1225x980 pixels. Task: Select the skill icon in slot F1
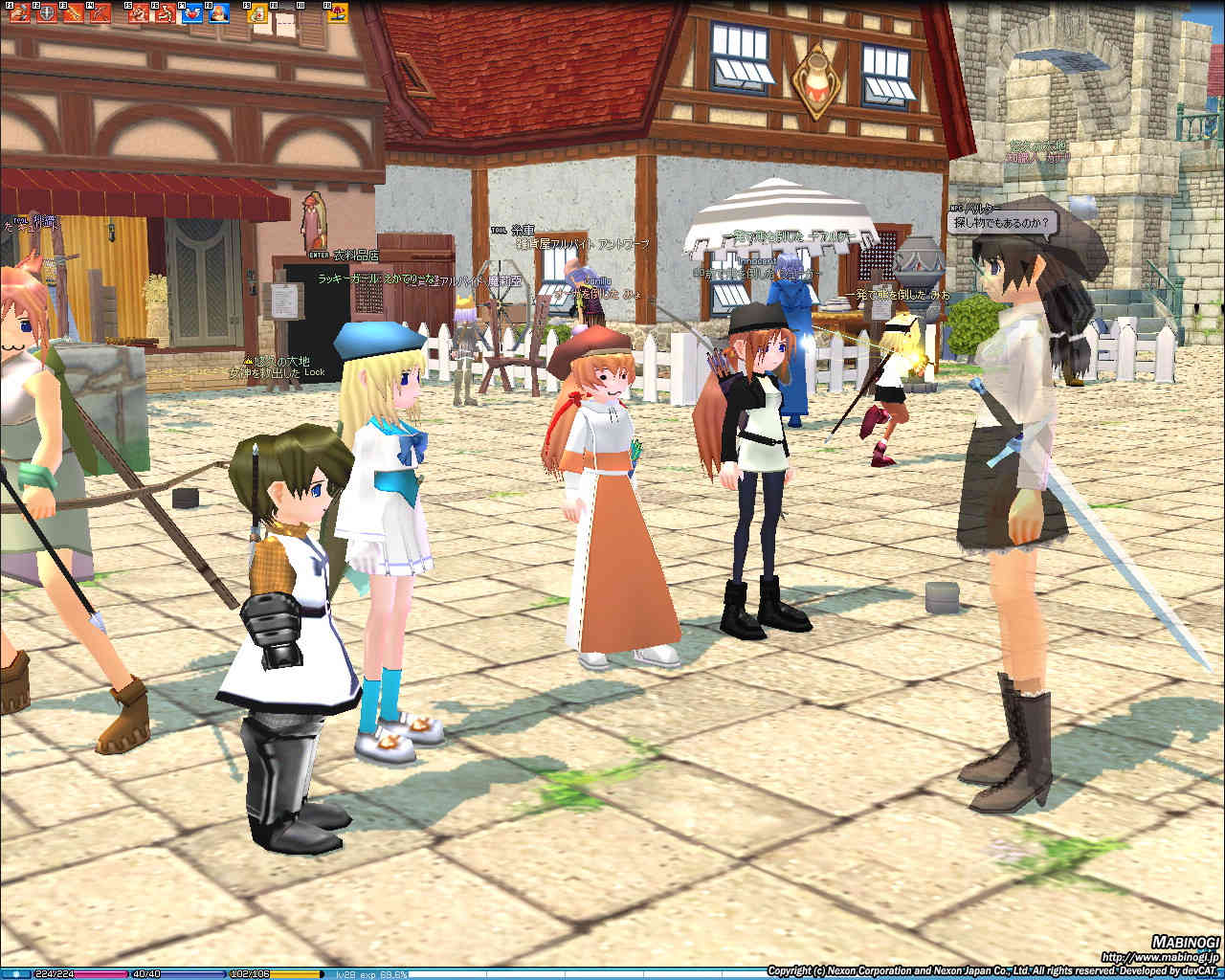click(20, 12)
